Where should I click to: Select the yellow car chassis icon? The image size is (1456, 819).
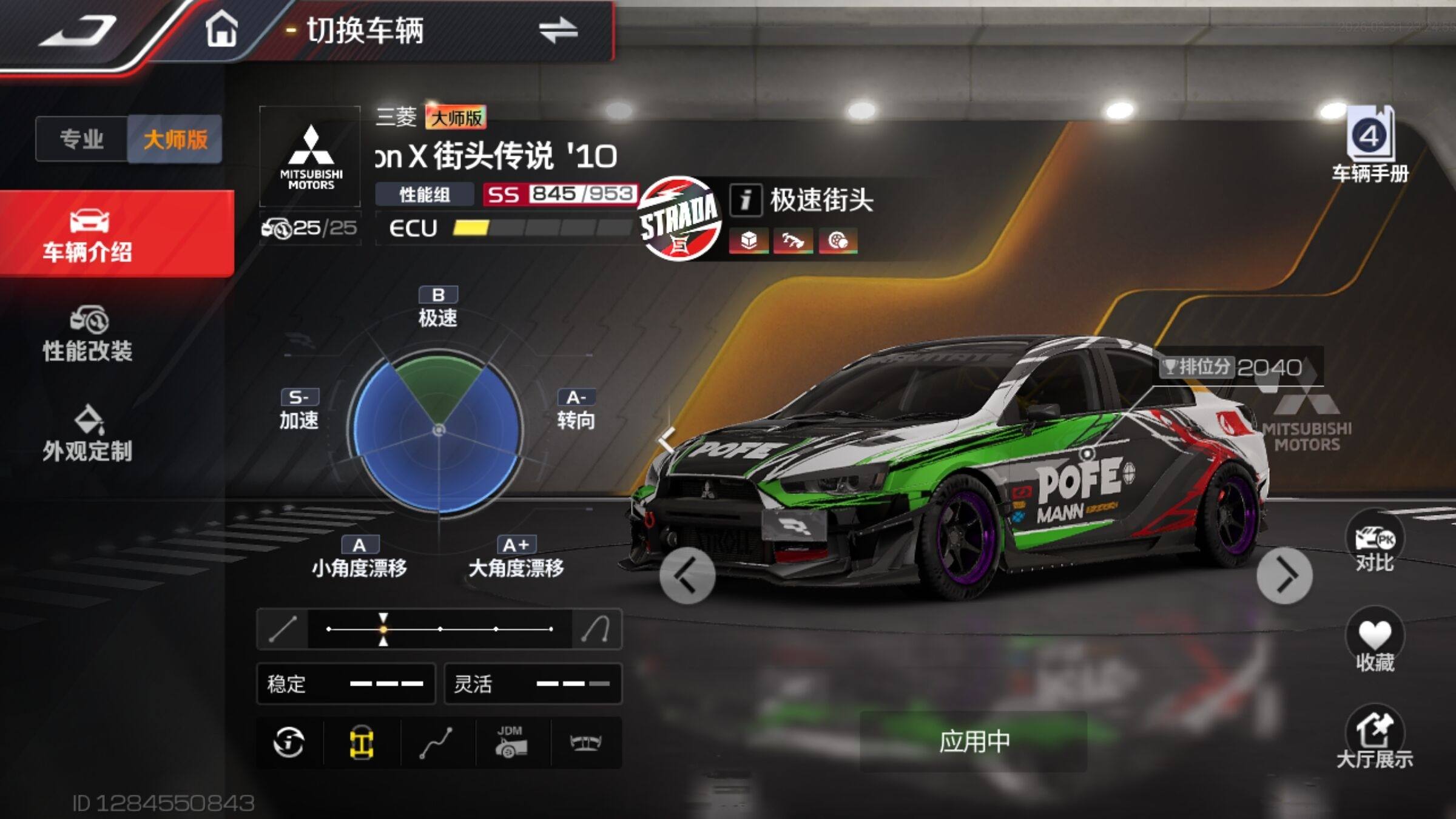(x=362, y=743)
